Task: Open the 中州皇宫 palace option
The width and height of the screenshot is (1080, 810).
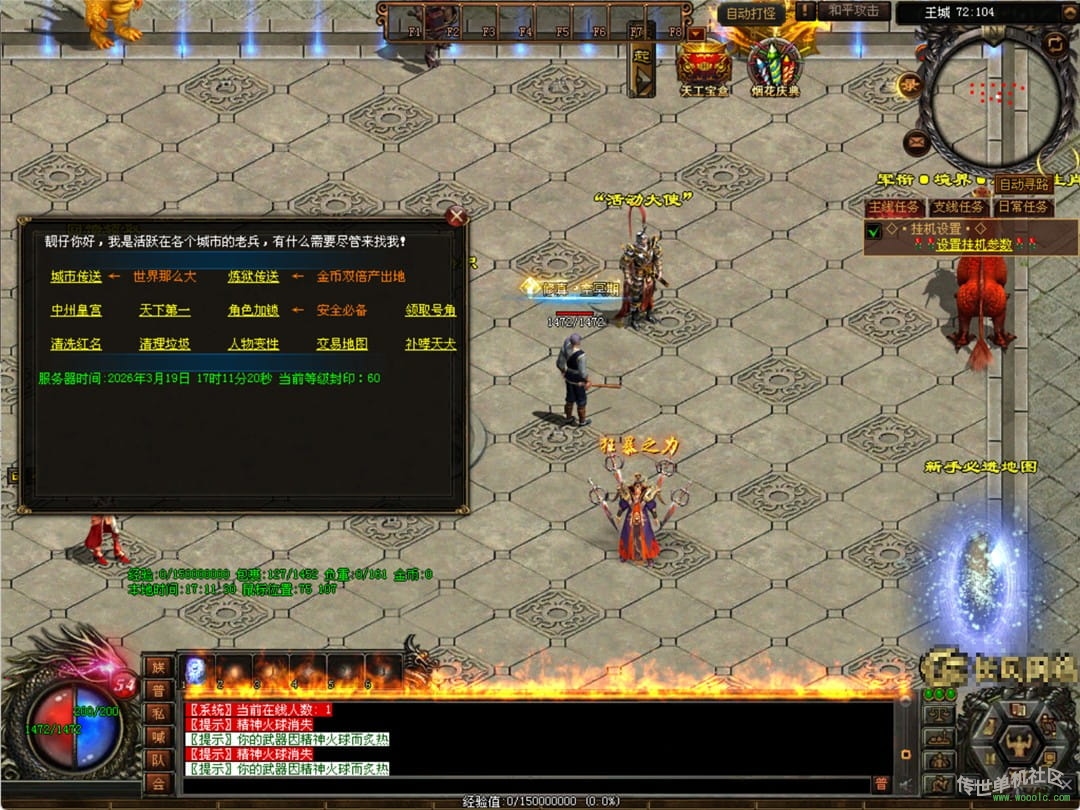Action: coord(76,310)
